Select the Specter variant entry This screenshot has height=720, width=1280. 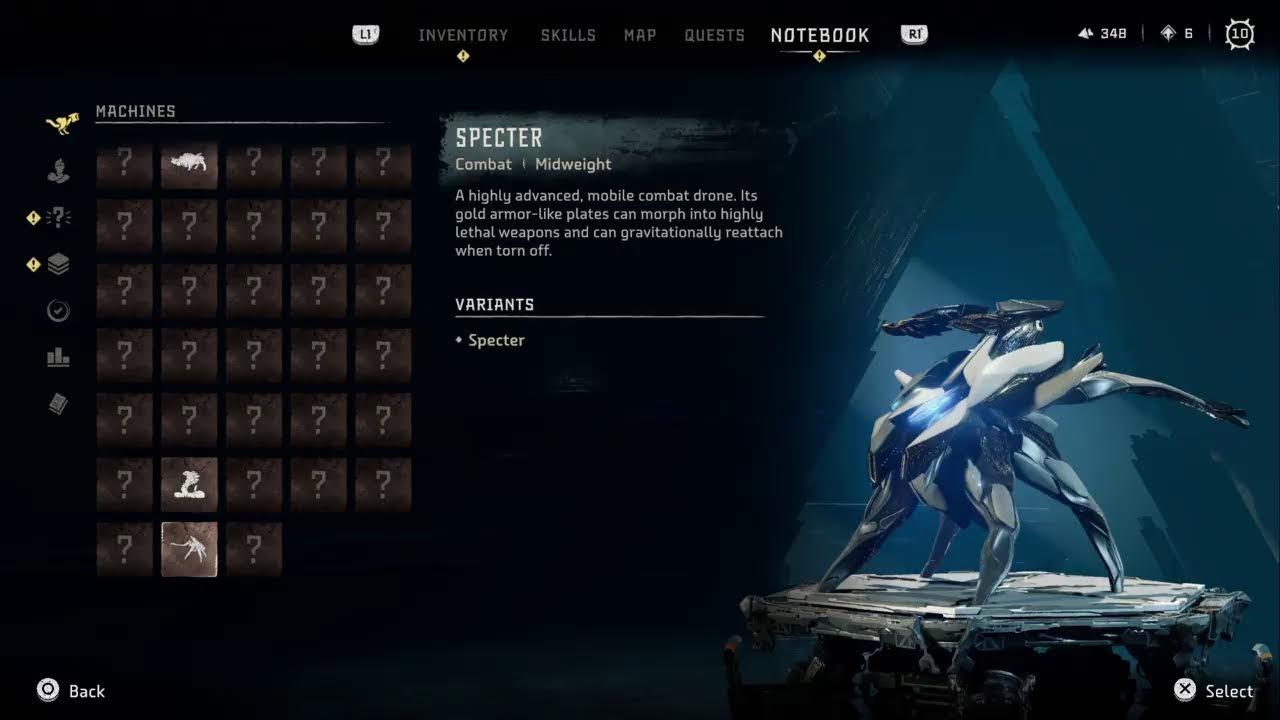(496, 340)
